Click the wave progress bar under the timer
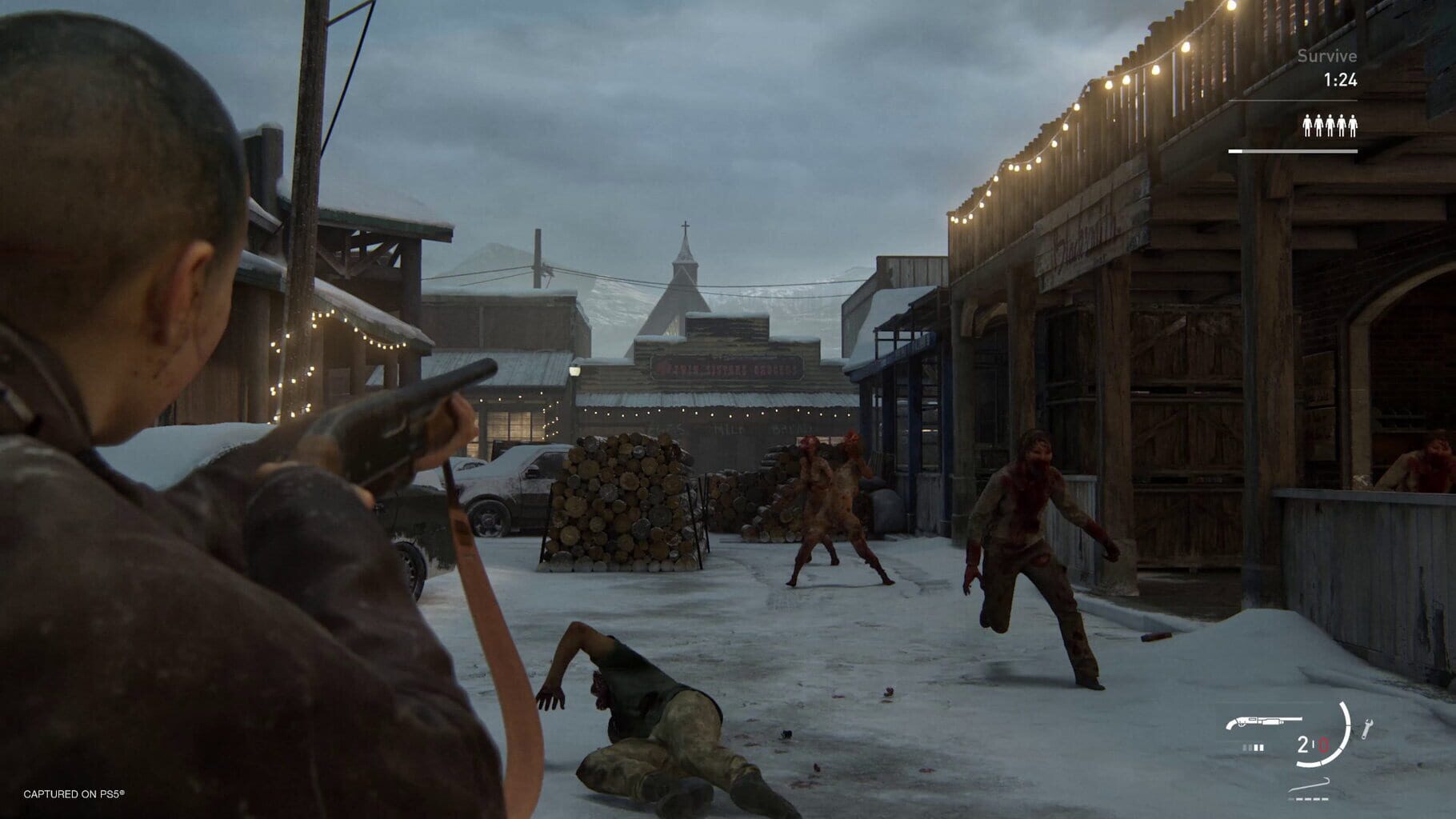Image resolution: width=1456 pixels, height=819 pixels. click(x=1294, y=151)
